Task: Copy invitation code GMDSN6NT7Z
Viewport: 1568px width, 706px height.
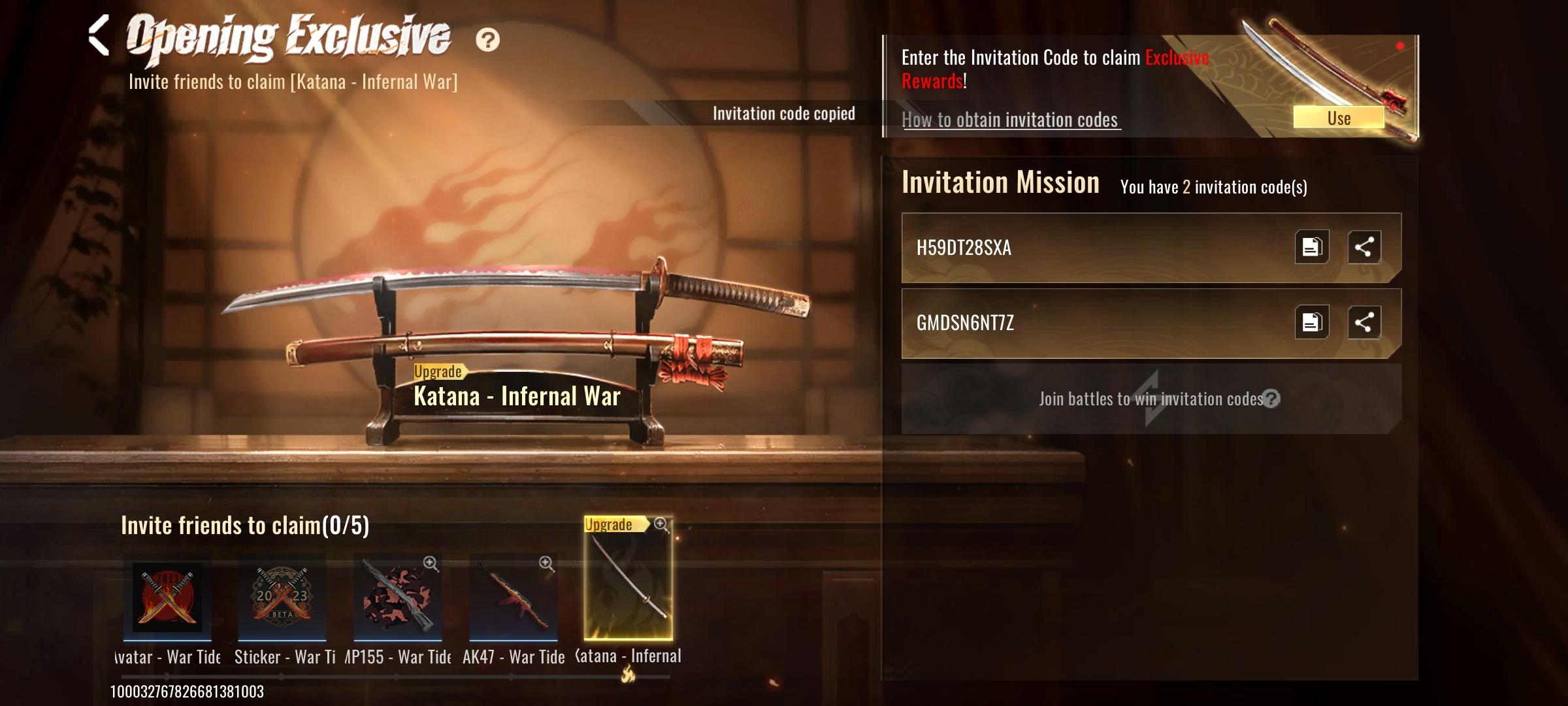Action: pos(1311,322)
